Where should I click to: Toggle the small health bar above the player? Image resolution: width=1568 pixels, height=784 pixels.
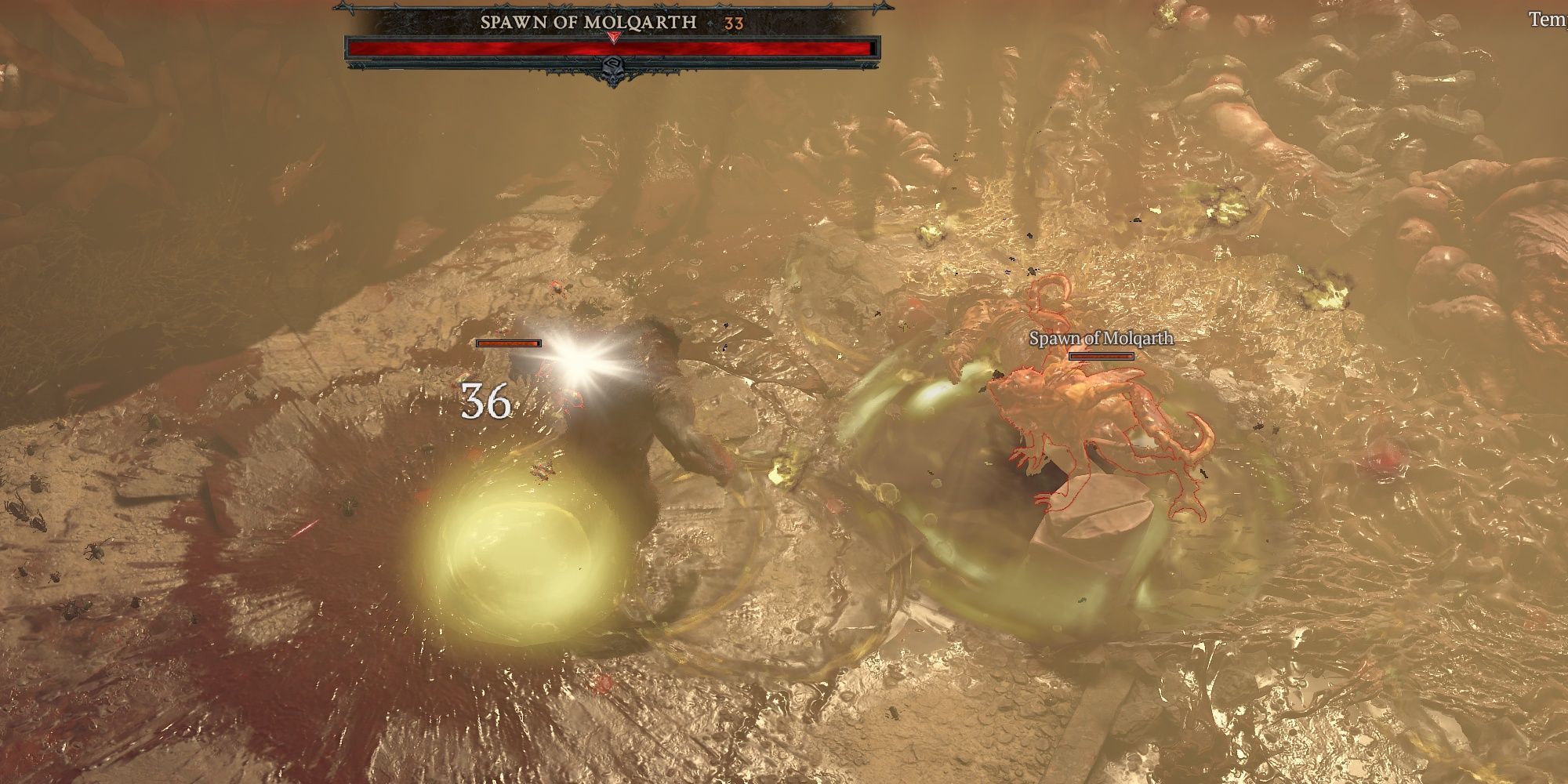pos(508,342)
